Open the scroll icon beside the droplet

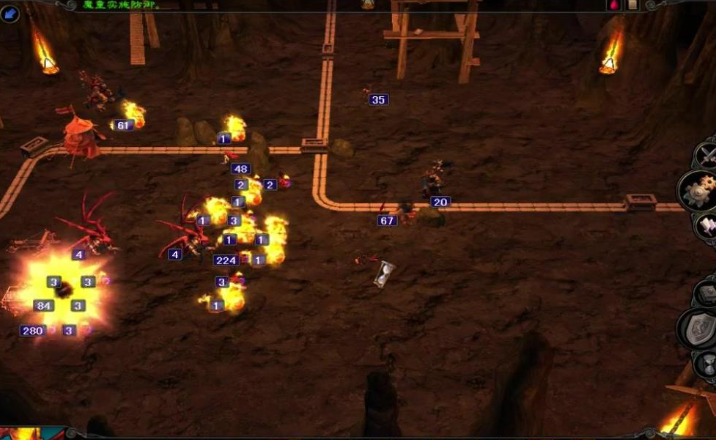tap(632, 5)
